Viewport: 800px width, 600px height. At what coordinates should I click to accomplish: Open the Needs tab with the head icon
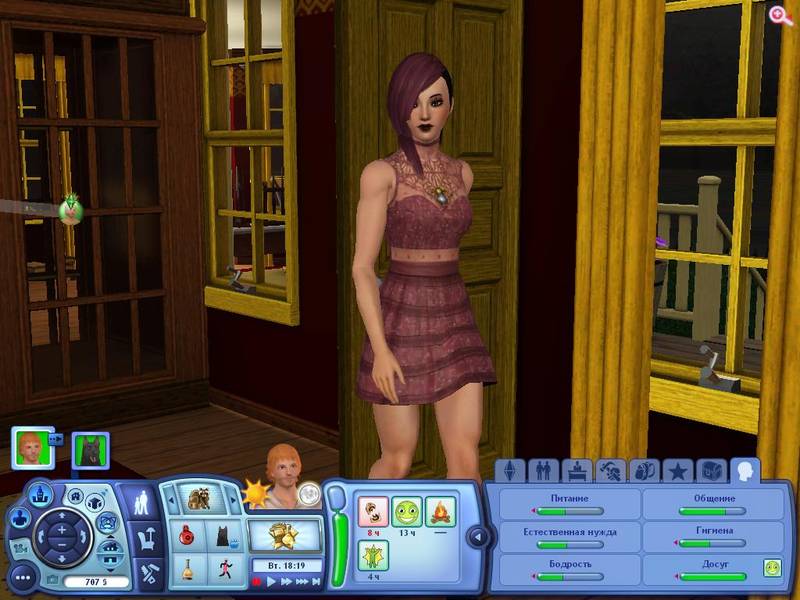[x=744, y=469]
